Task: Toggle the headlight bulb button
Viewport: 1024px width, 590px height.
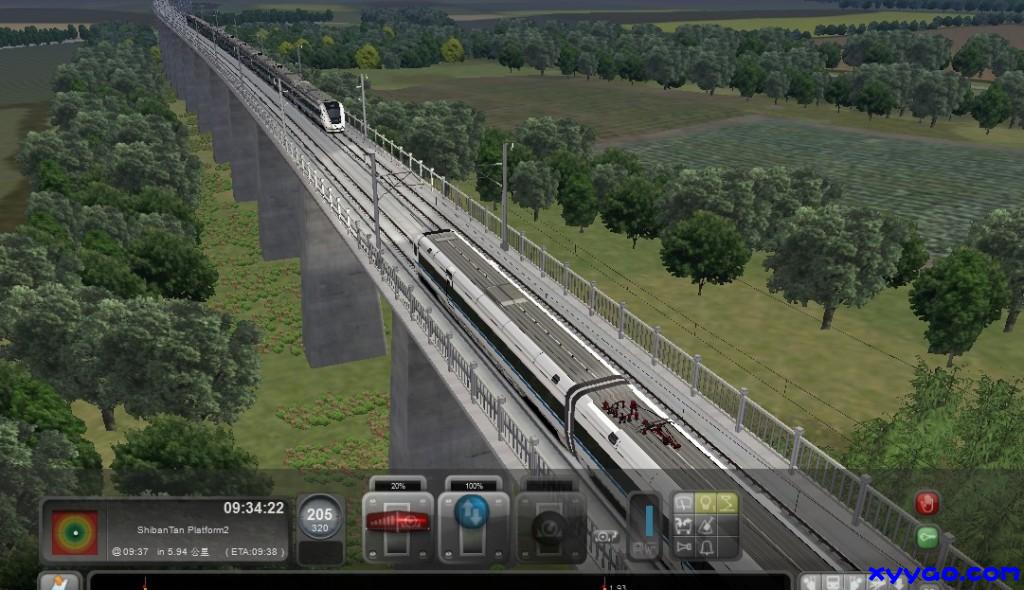Action: tap(707, 502)
